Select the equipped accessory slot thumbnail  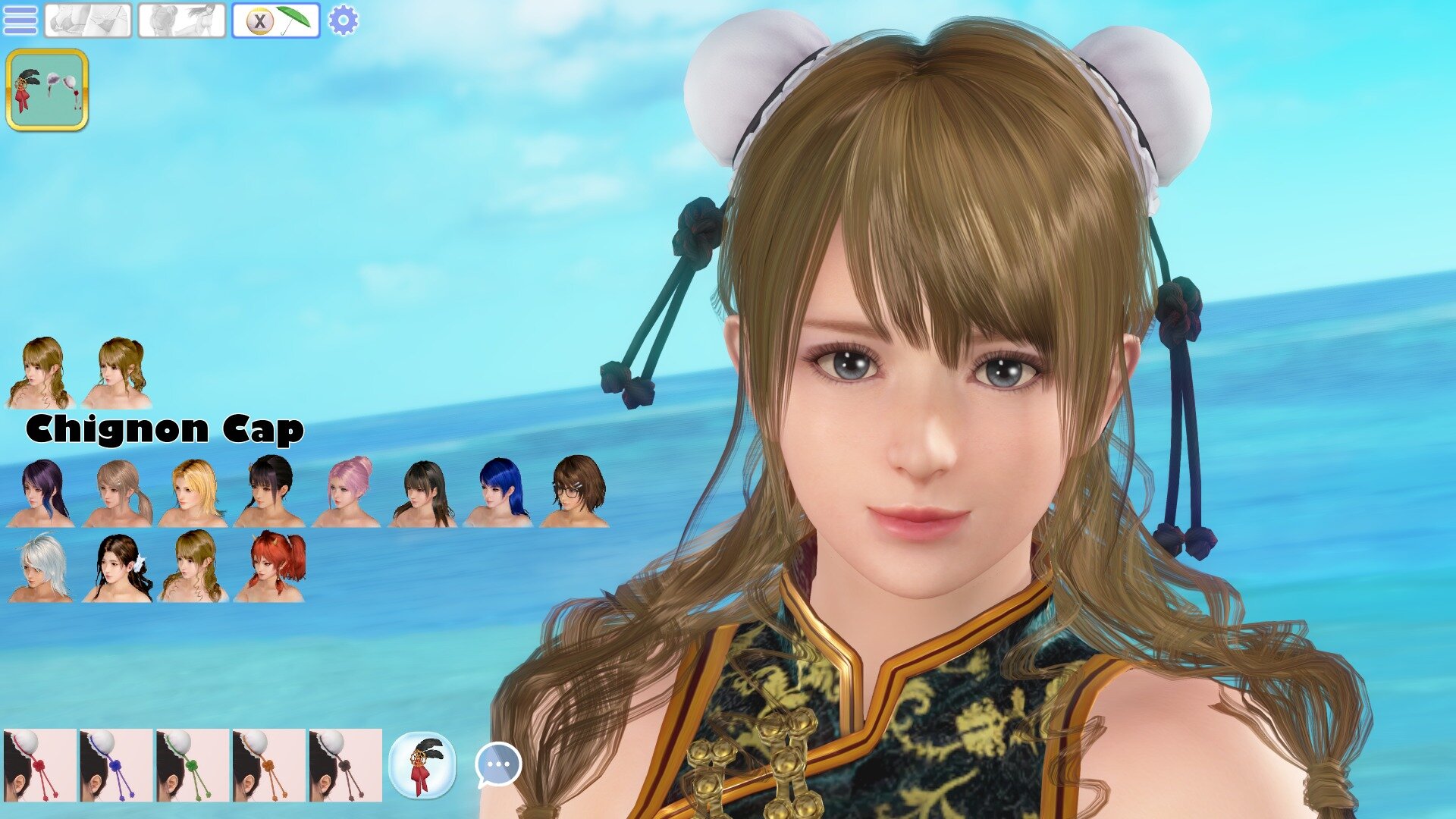49,91
